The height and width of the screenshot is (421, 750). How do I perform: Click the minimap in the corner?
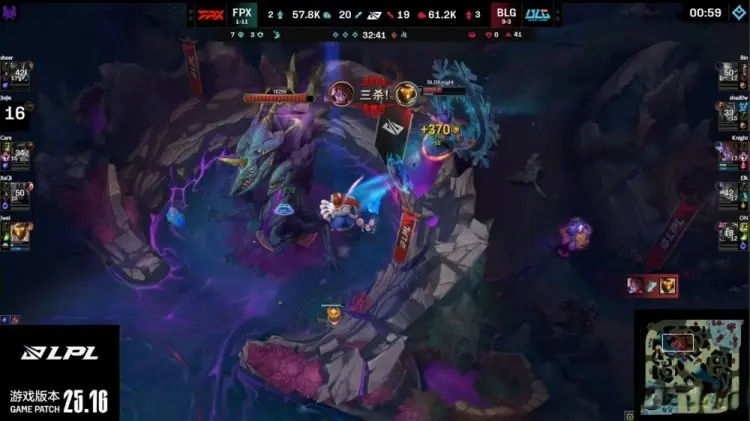[x=692, y=364]
